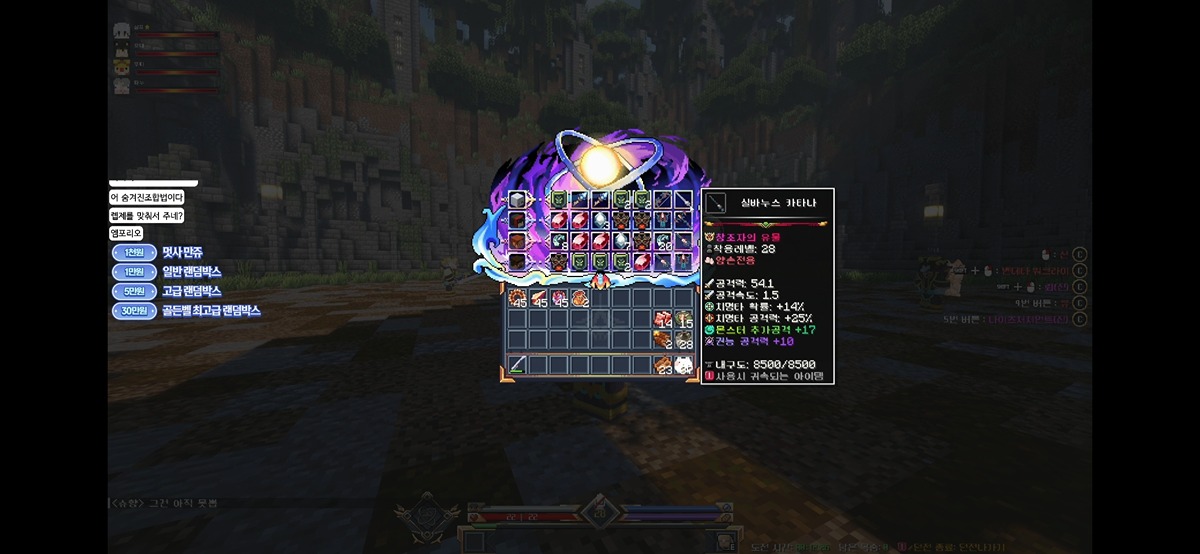This screenshot has width=1200, height=554.
Task: Click the pouch stack of 28
Action: pos(684,340)
